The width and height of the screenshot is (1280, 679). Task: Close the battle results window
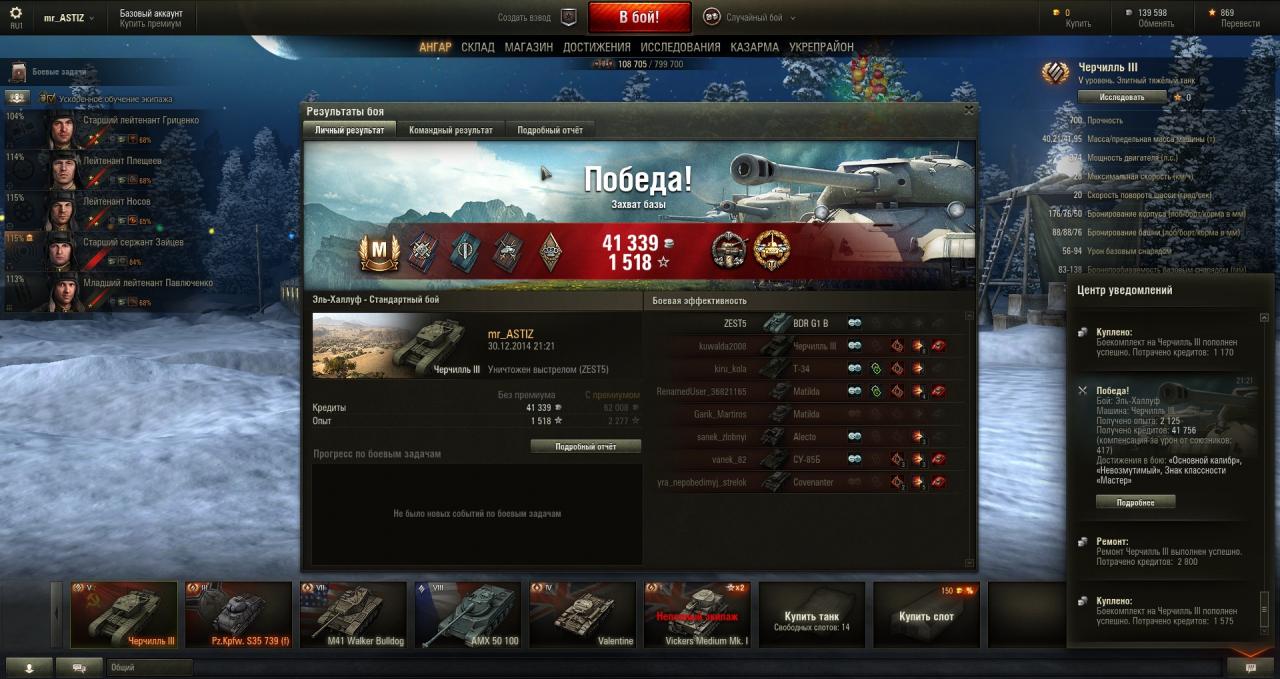tap(968, 111)
